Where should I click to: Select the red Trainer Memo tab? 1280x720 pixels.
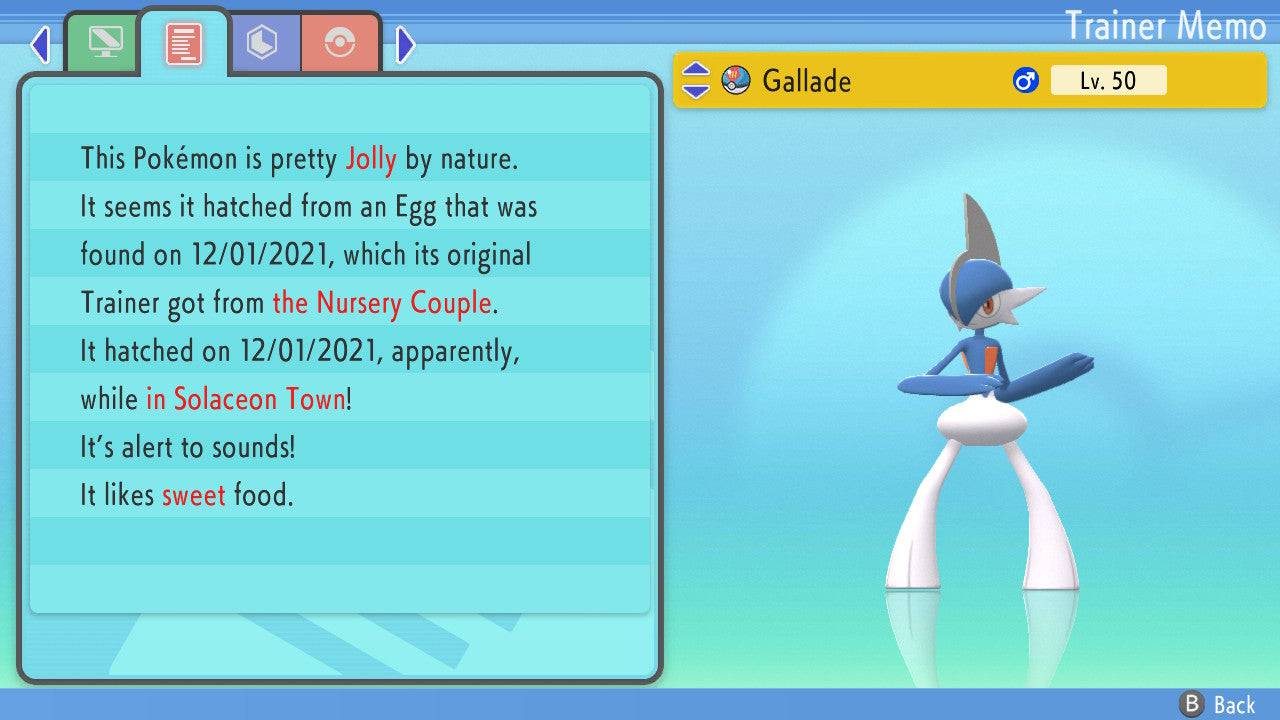coord(184,44)
